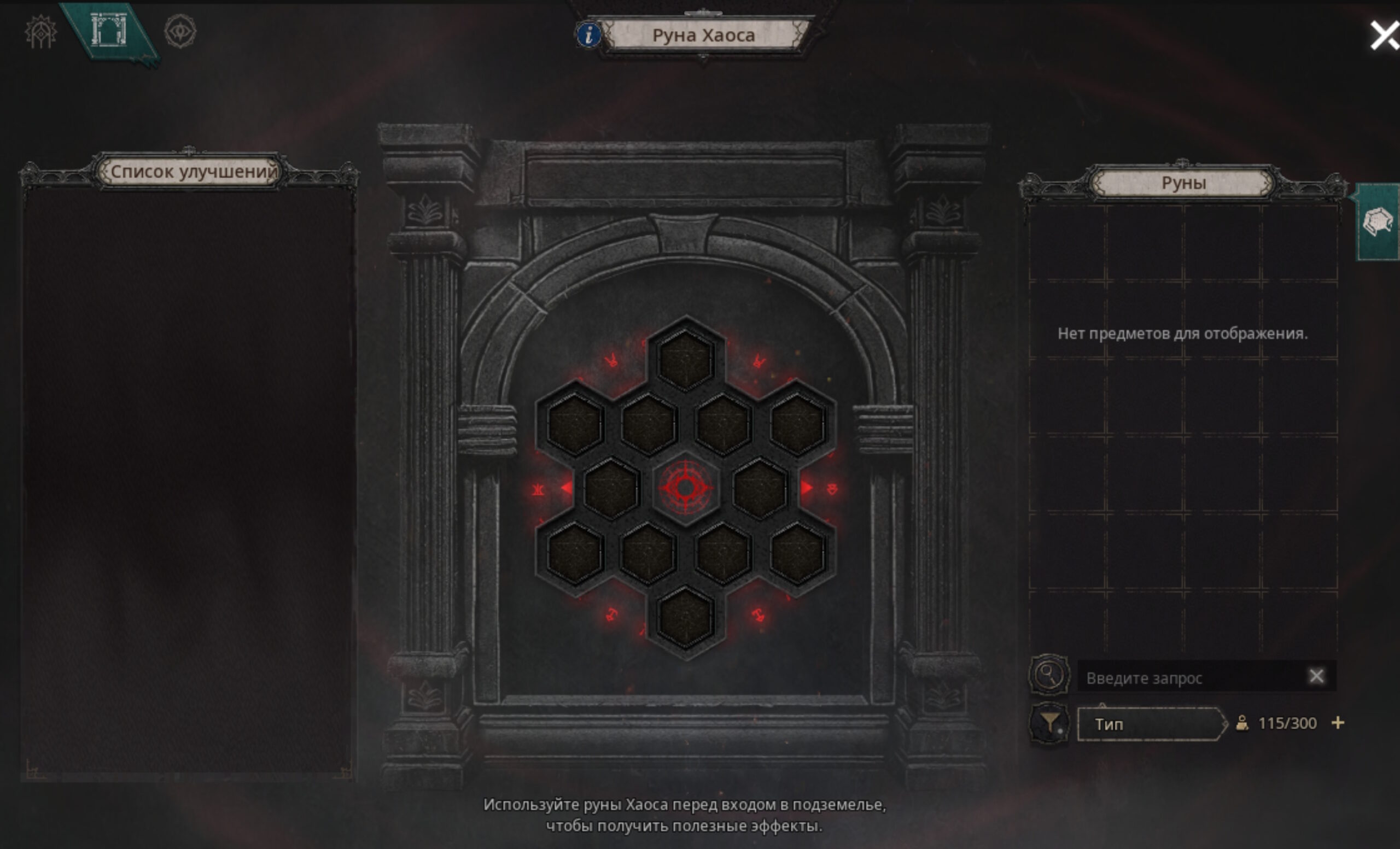The height and width of the screenshot is (849, 1400).
Task: Click the left red arrow by the hexagons
Action: click(x=567, y=487)
